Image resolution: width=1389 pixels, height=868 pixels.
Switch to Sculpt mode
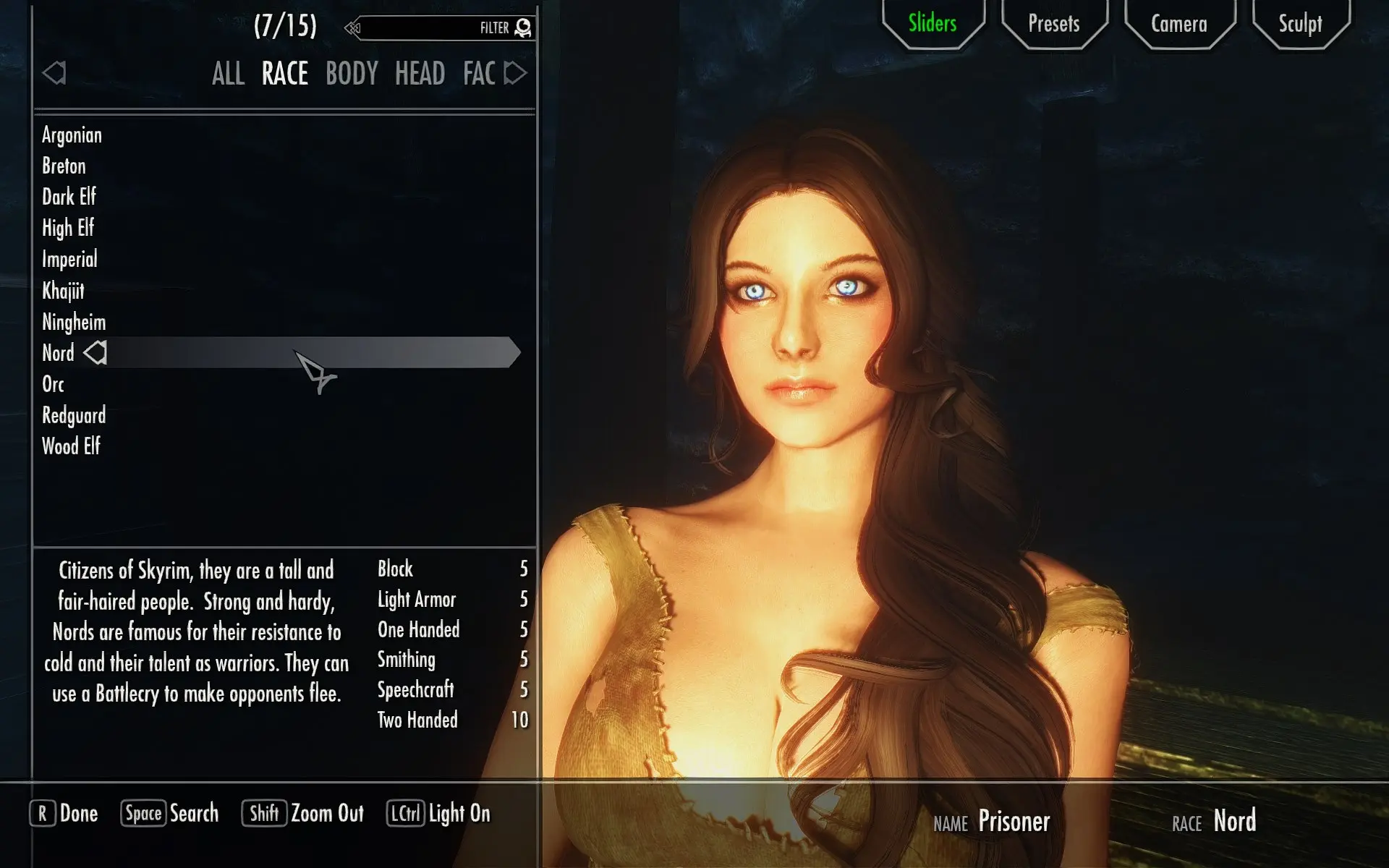tap(1300, 24)
